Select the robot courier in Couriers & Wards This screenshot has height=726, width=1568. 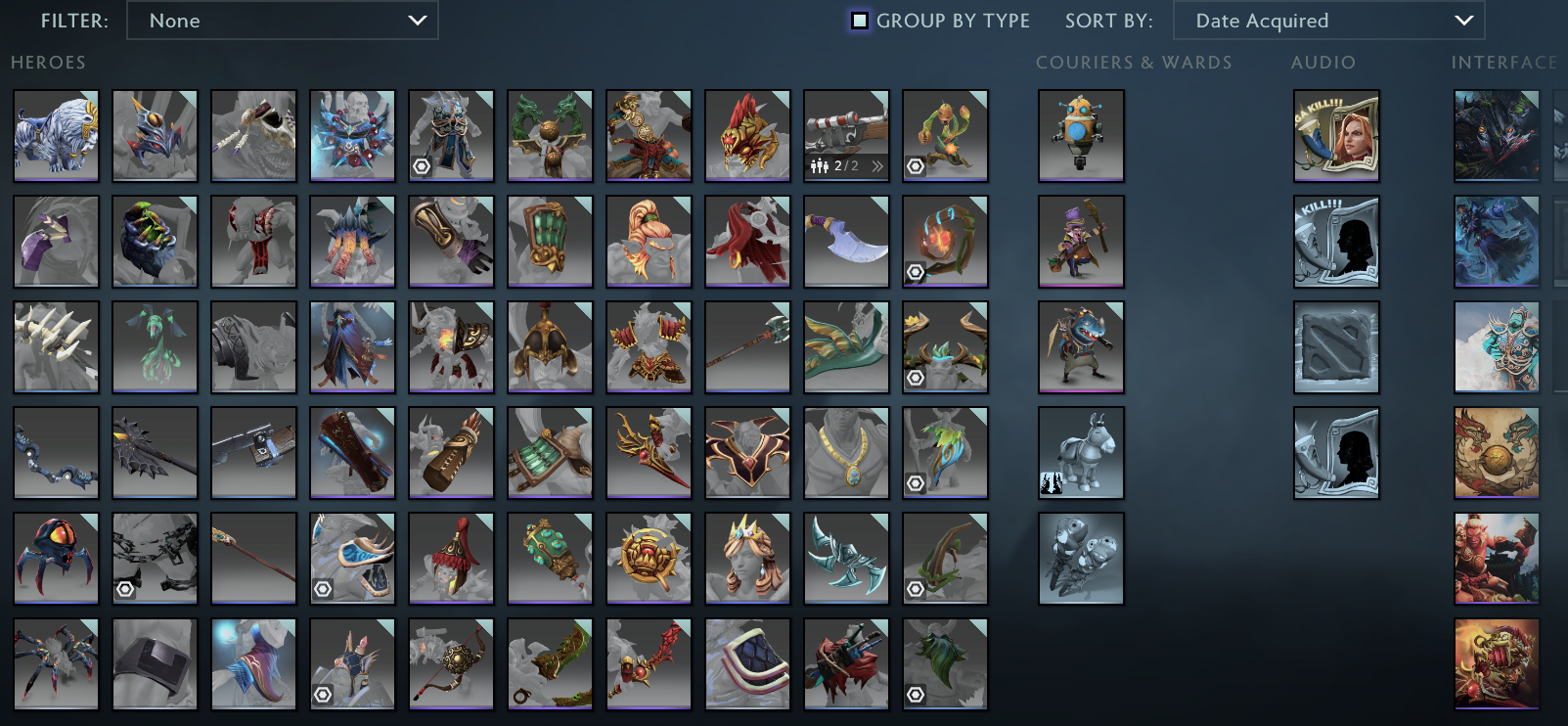coord(1081,135)
